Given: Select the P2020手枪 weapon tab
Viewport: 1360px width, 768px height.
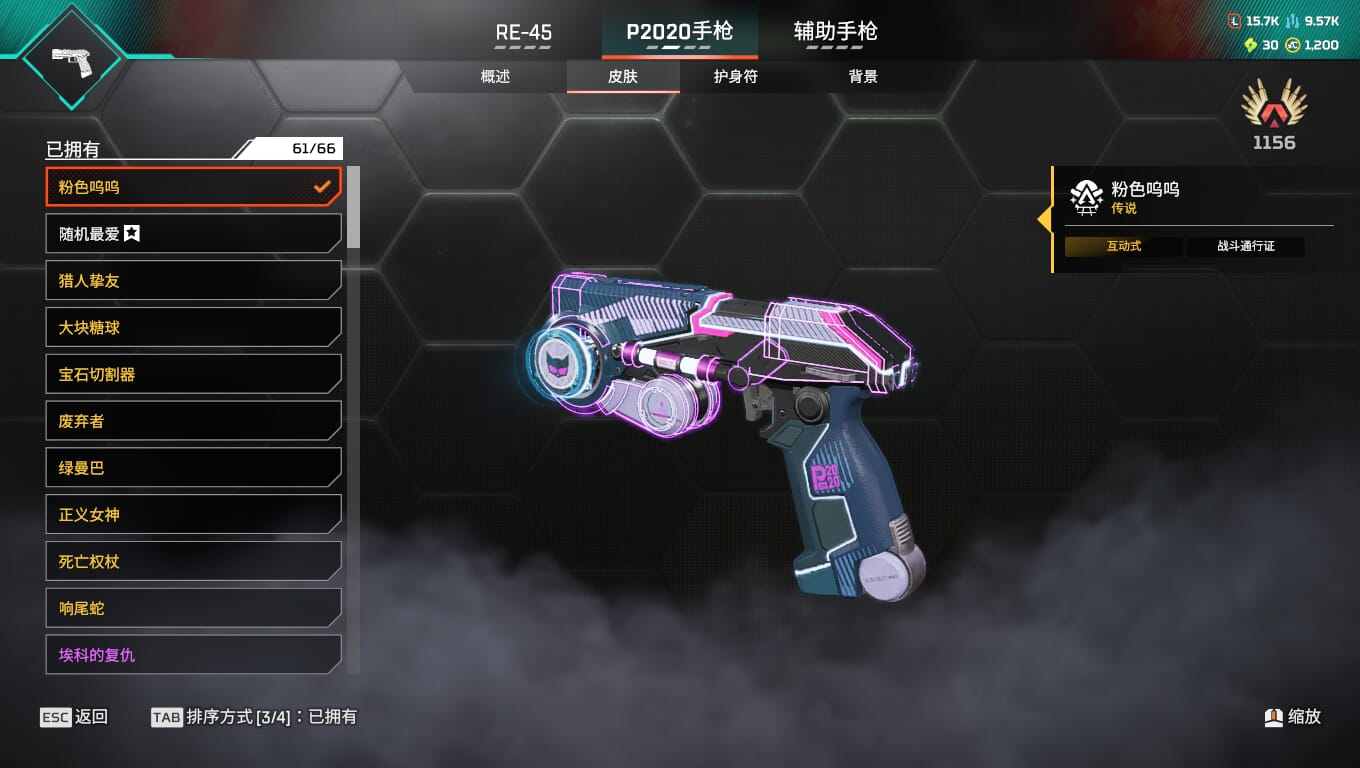Looking at the screenshot, I should (680, 32).
